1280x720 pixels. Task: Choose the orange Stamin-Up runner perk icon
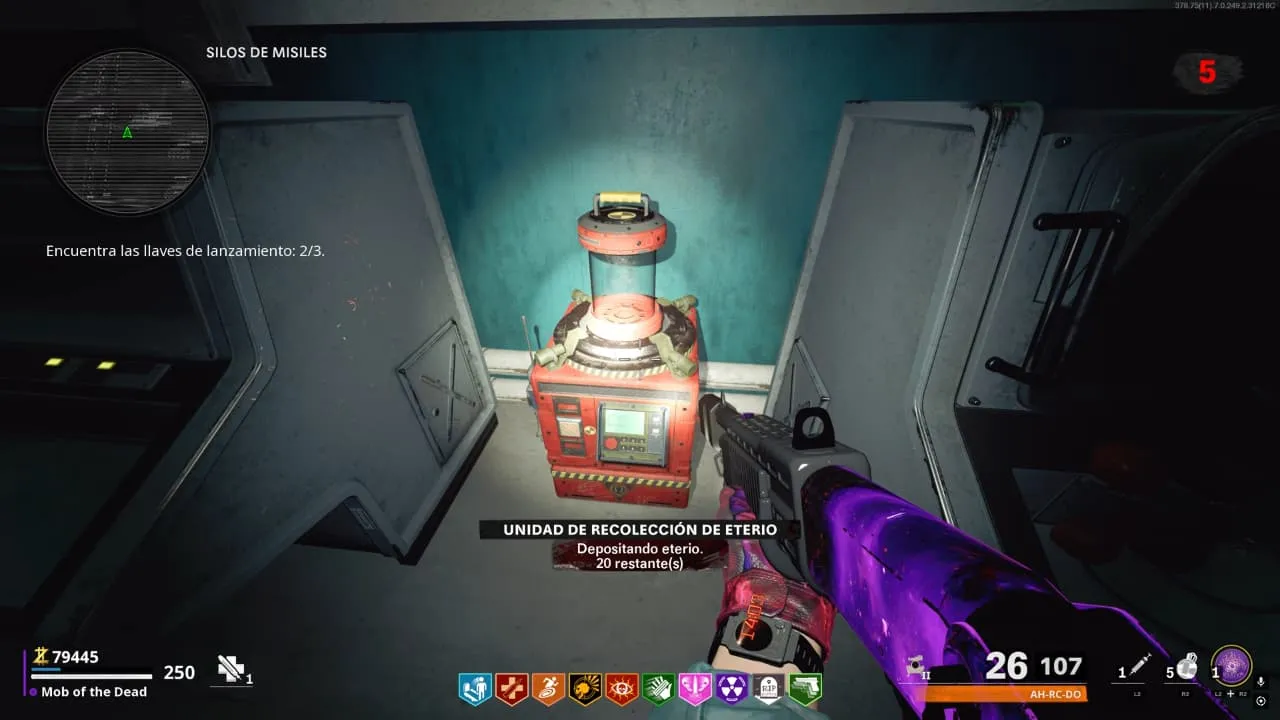click(548, 688)
